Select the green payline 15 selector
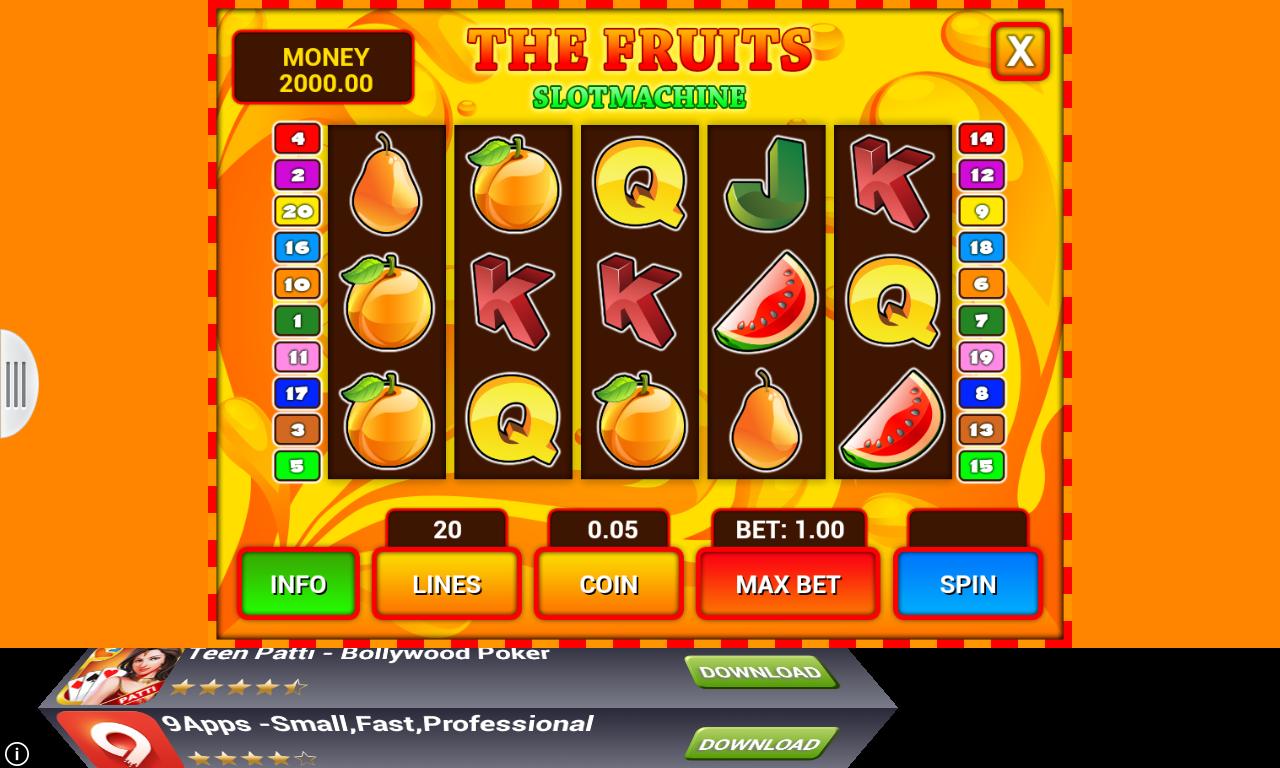 pyautogui.click(x=981, y=464)
